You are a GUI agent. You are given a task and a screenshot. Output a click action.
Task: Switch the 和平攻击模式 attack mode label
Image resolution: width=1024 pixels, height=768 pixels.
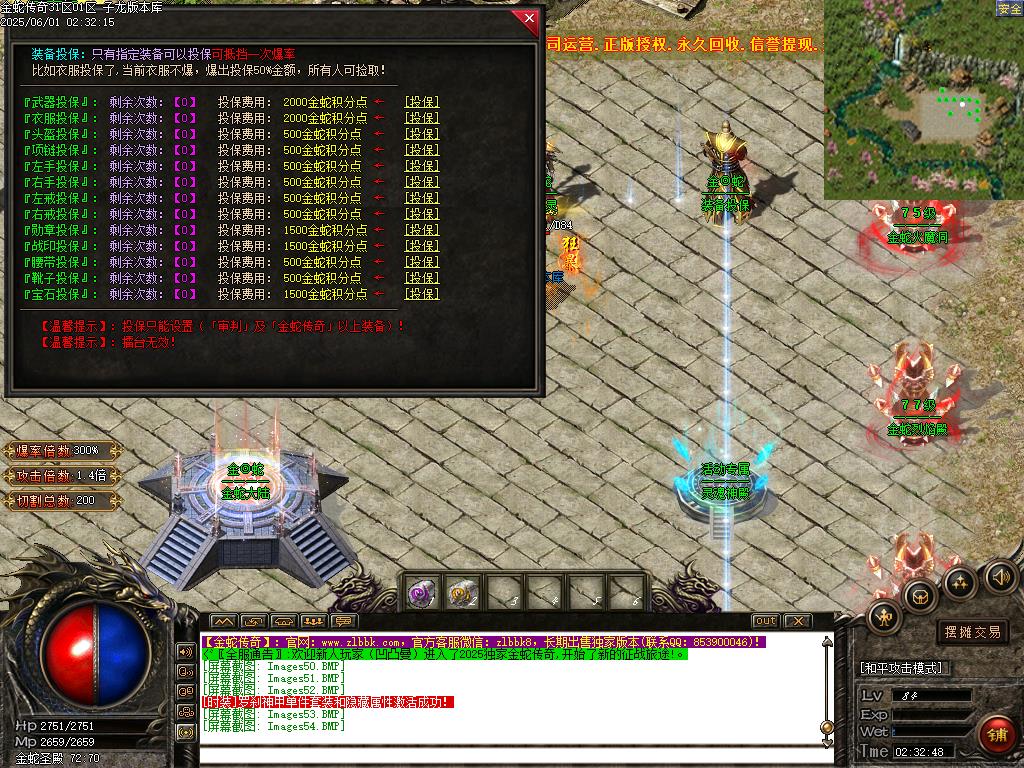click(x=904, y=668)
